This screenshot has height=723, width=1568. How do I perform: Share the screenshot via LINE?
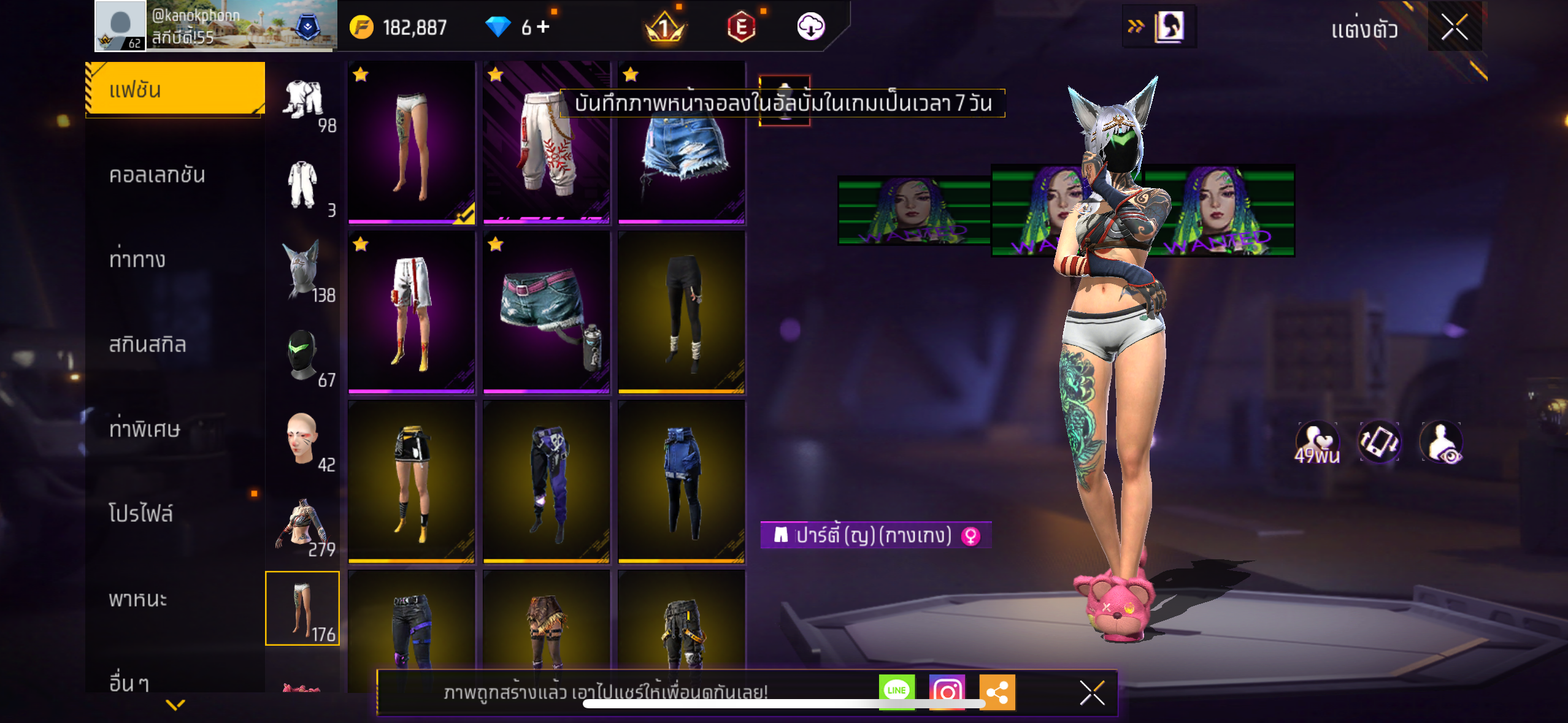pyautogui.click(x=896, y=691)
